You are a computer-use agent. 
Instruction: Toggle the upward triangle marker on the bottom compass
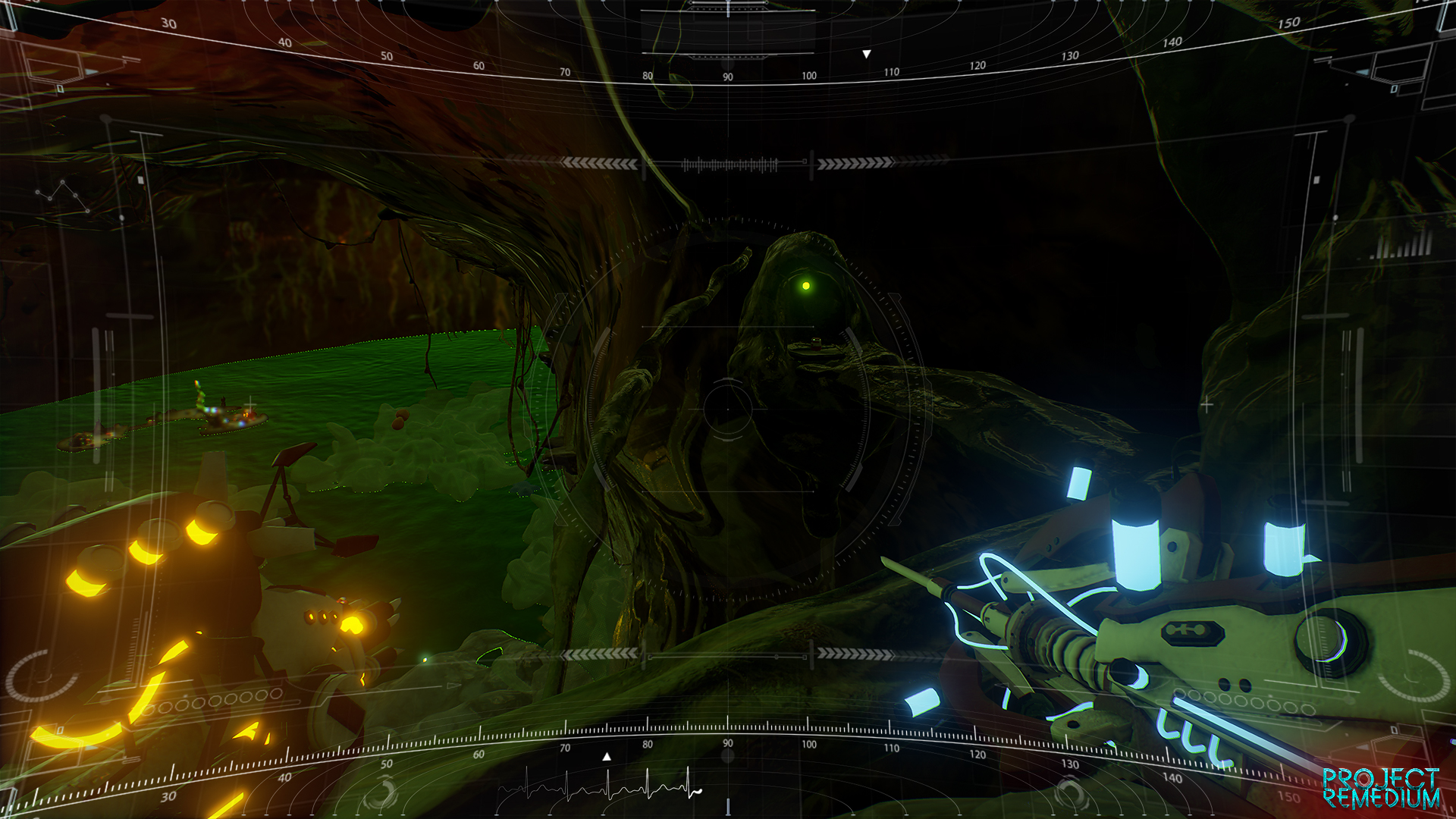606,755
